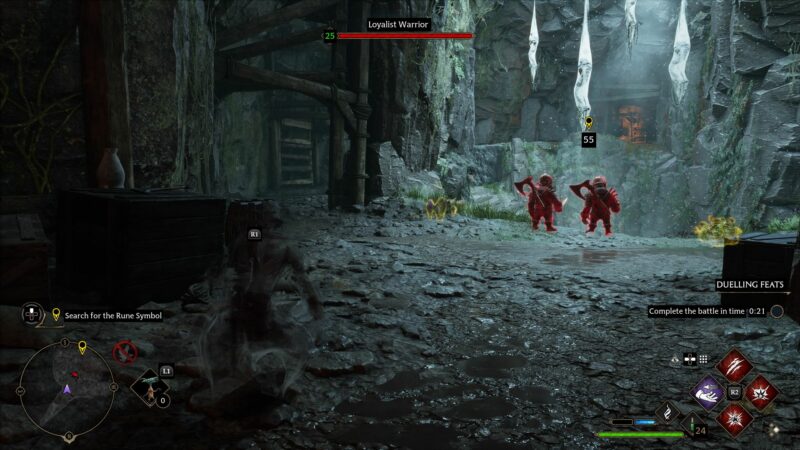This screenshot has height=450, width=800.
Task: Cast the red burst spell on the right
Action: tap(760, 393)
